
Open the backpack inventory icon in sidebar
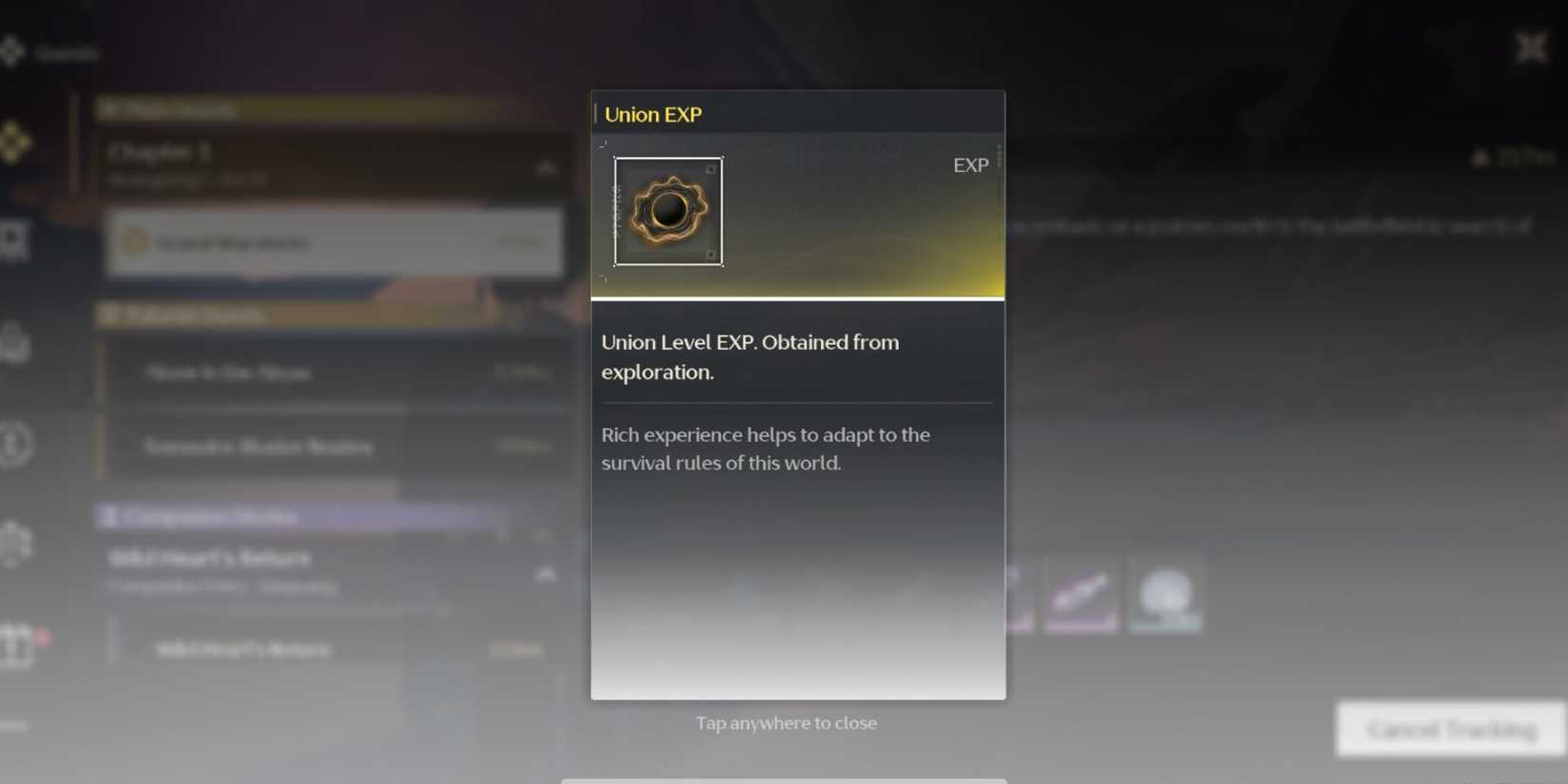pos(13,342)
